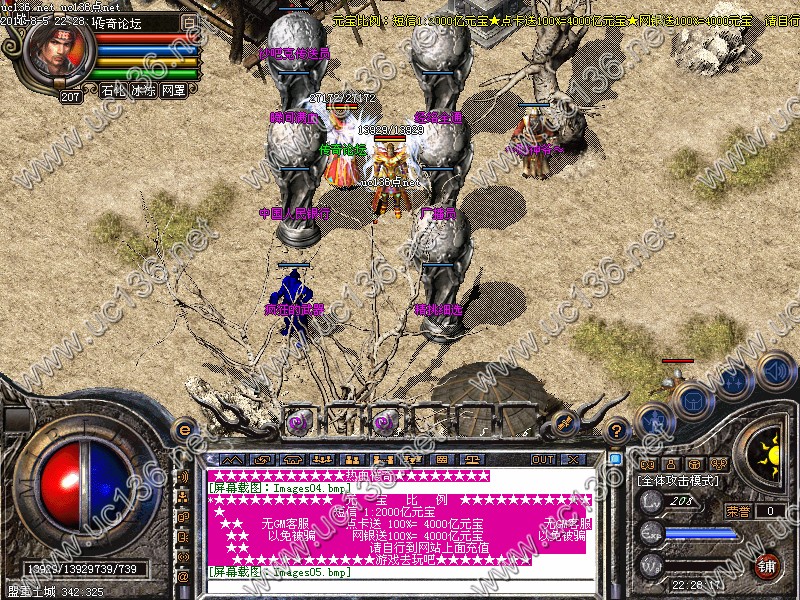Select the @ chat channel button
Image resolution: width=800 pixels, height=600 pixels.
click(x=183, y=576)
